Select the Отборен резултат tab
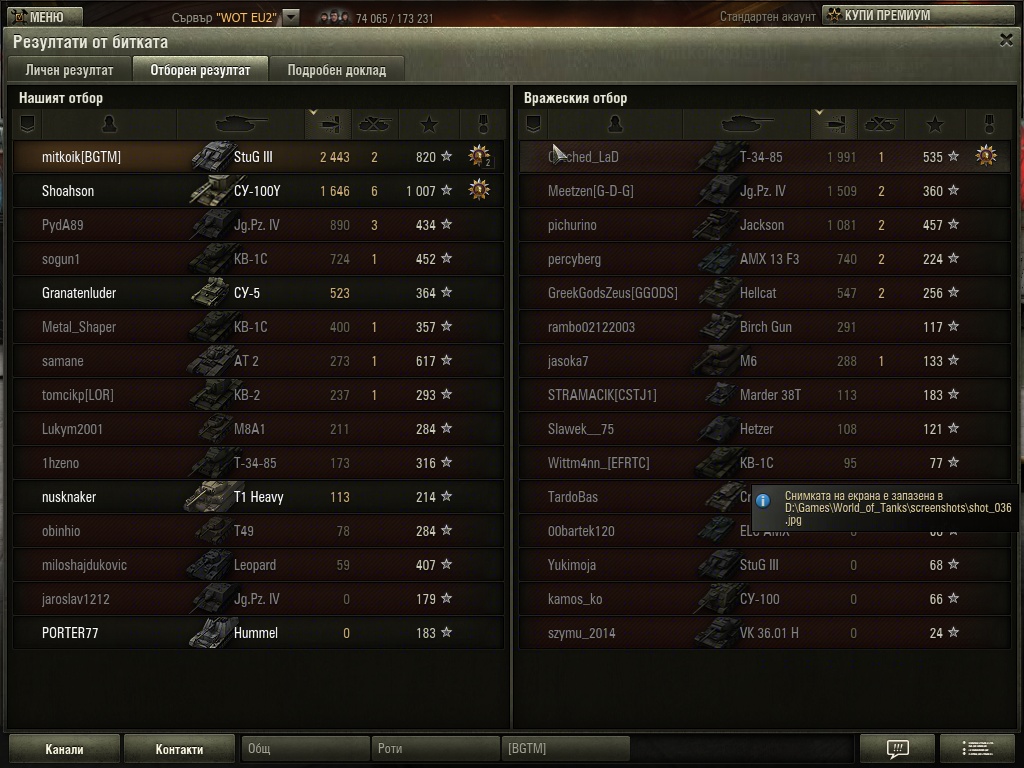 coord(200,70)
